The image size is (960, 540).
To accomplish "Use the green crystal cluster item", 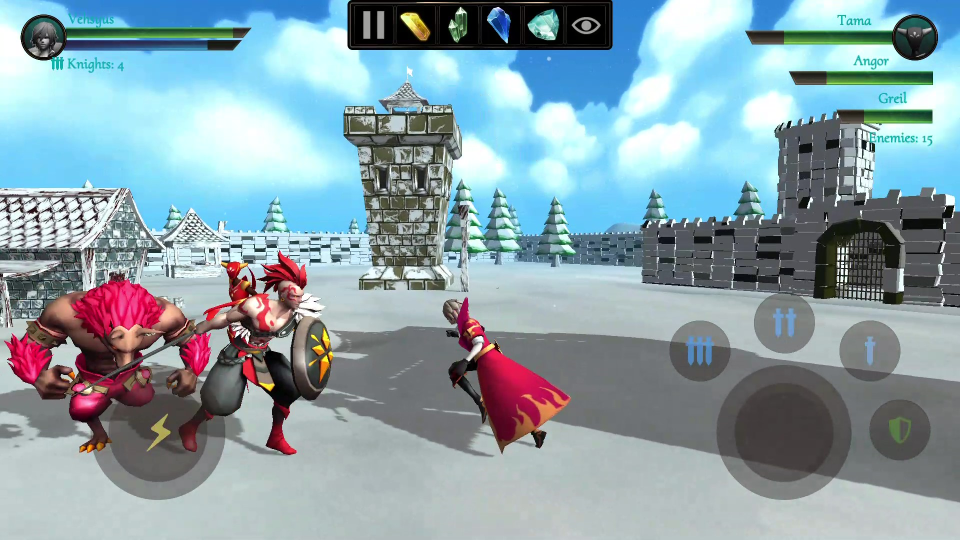I will click(457, 25).
